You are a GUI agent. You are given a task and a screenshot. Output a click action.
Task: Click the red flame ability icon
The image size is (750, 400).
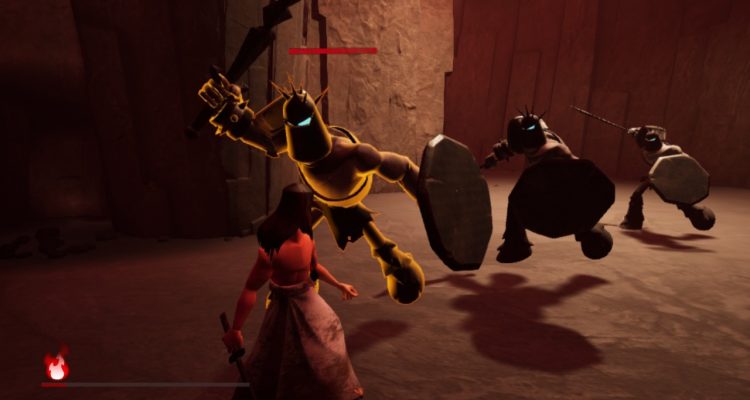point(57,366)
